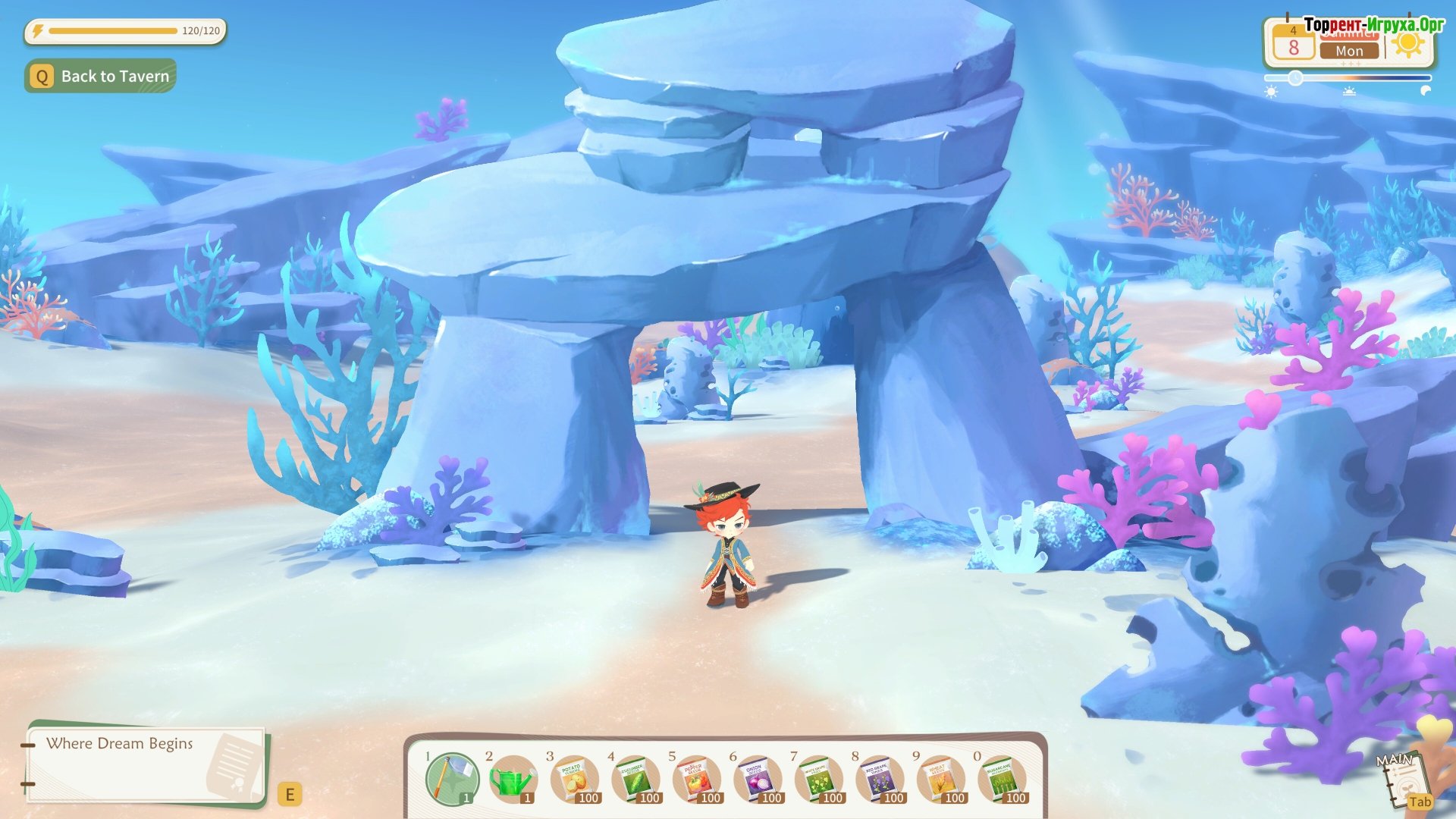This screenshot has width=1456, height=819.
Task: Select the onion seeds slot
Action: [x=757, y=779]
